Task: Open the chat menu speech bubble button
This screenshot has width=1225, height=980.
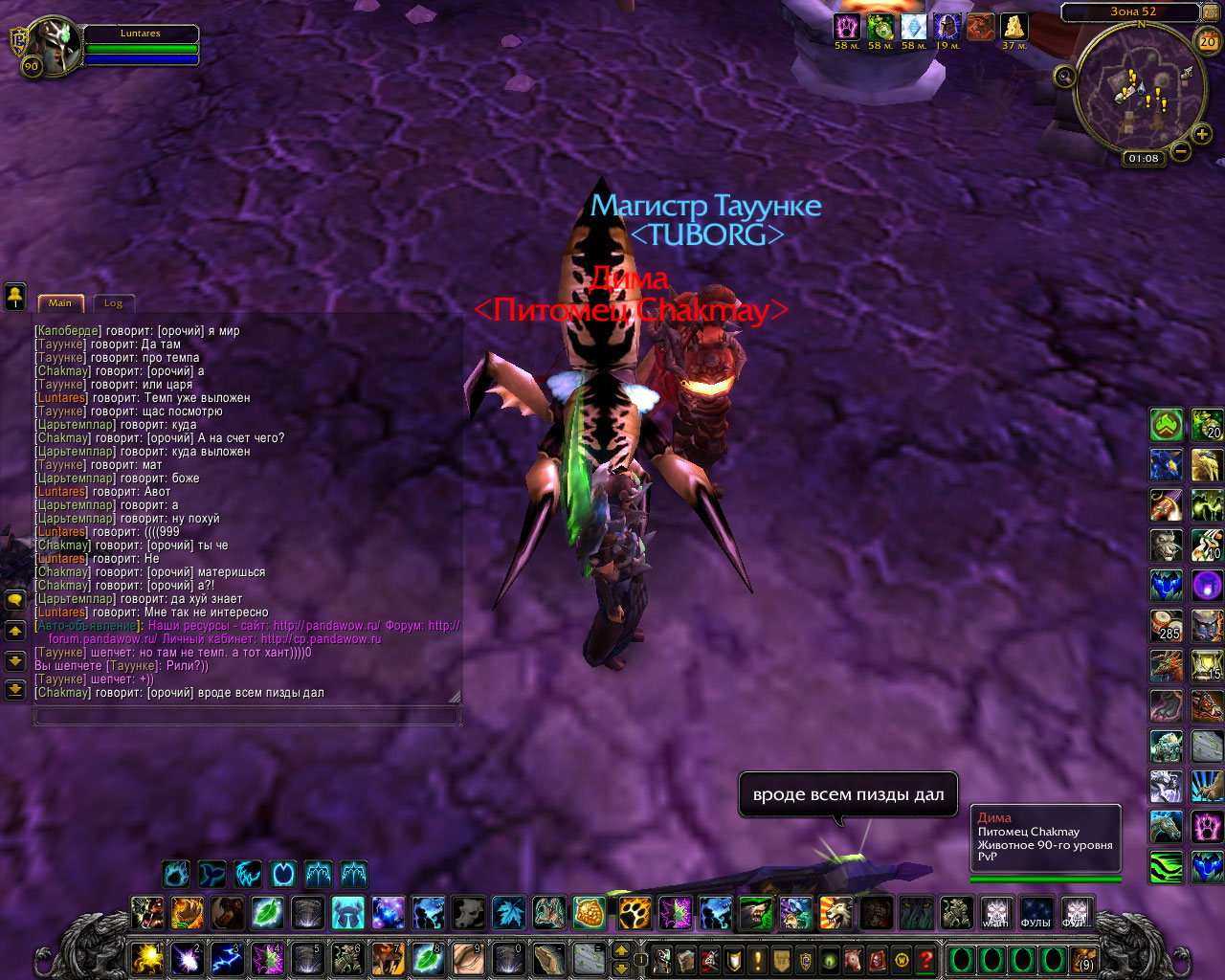Action: pyautogui.click(x=15, y=600)
